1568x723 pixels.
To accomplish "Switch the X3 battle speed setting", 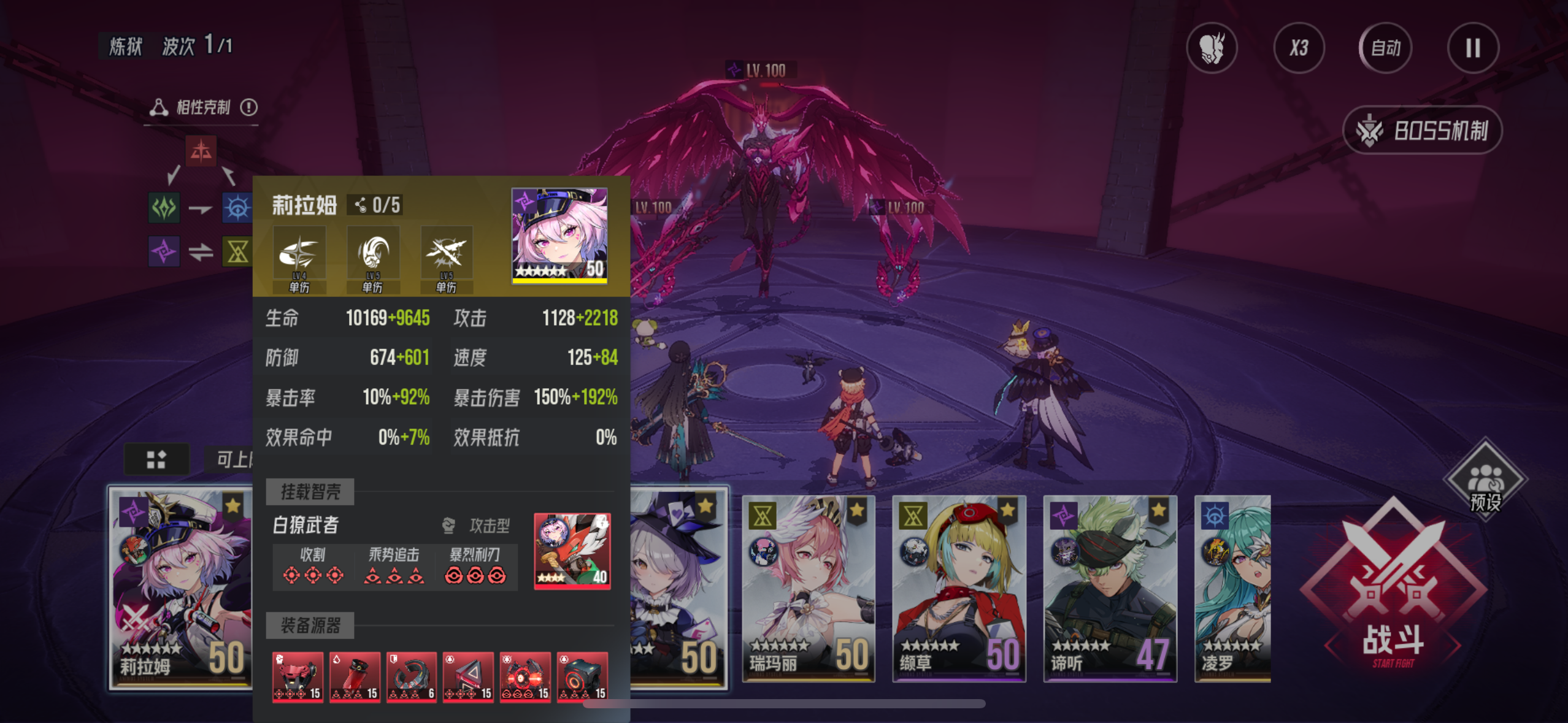I will pos(1300,48).
